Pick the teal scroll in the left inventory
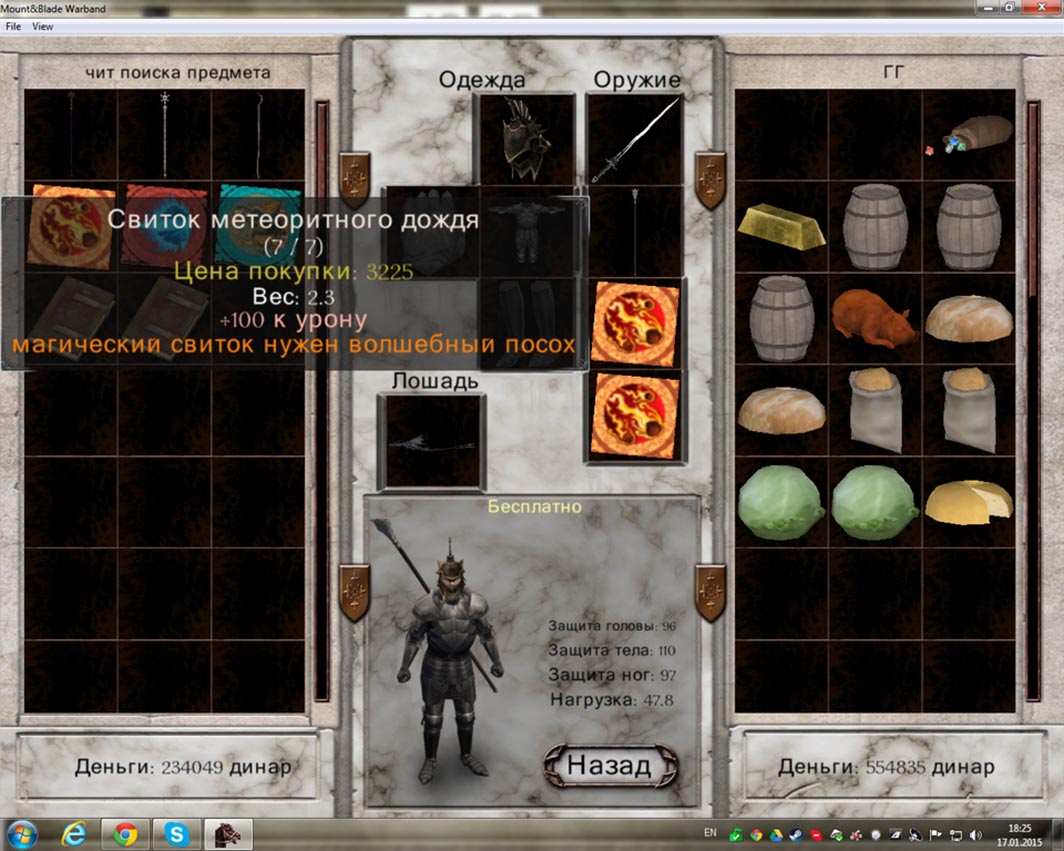The width and height of the screenshot is (1064, 851). (257, 226)
